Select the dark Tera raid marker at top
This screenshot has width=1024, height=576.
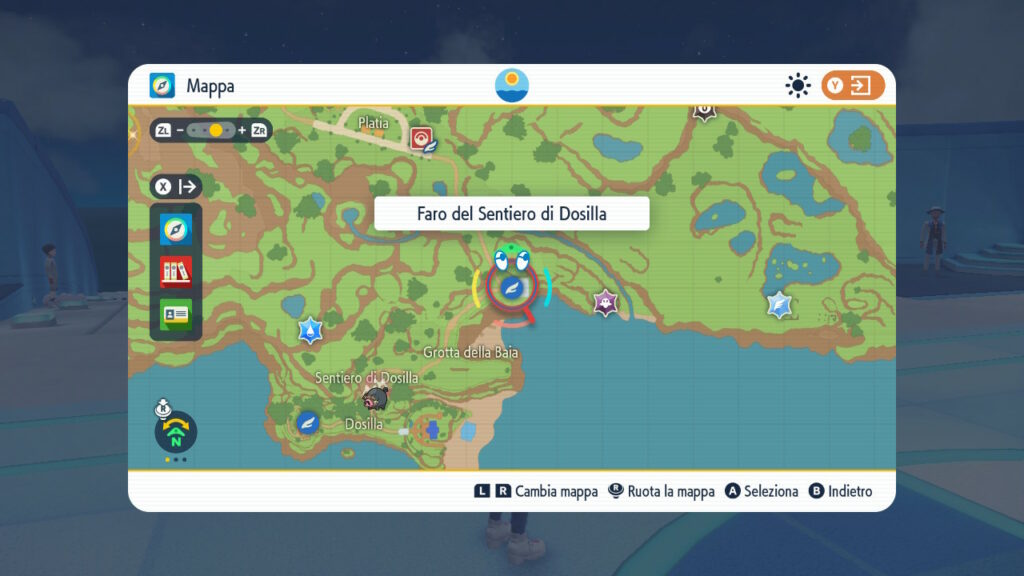pyautogui.click(x=705, y=109)
